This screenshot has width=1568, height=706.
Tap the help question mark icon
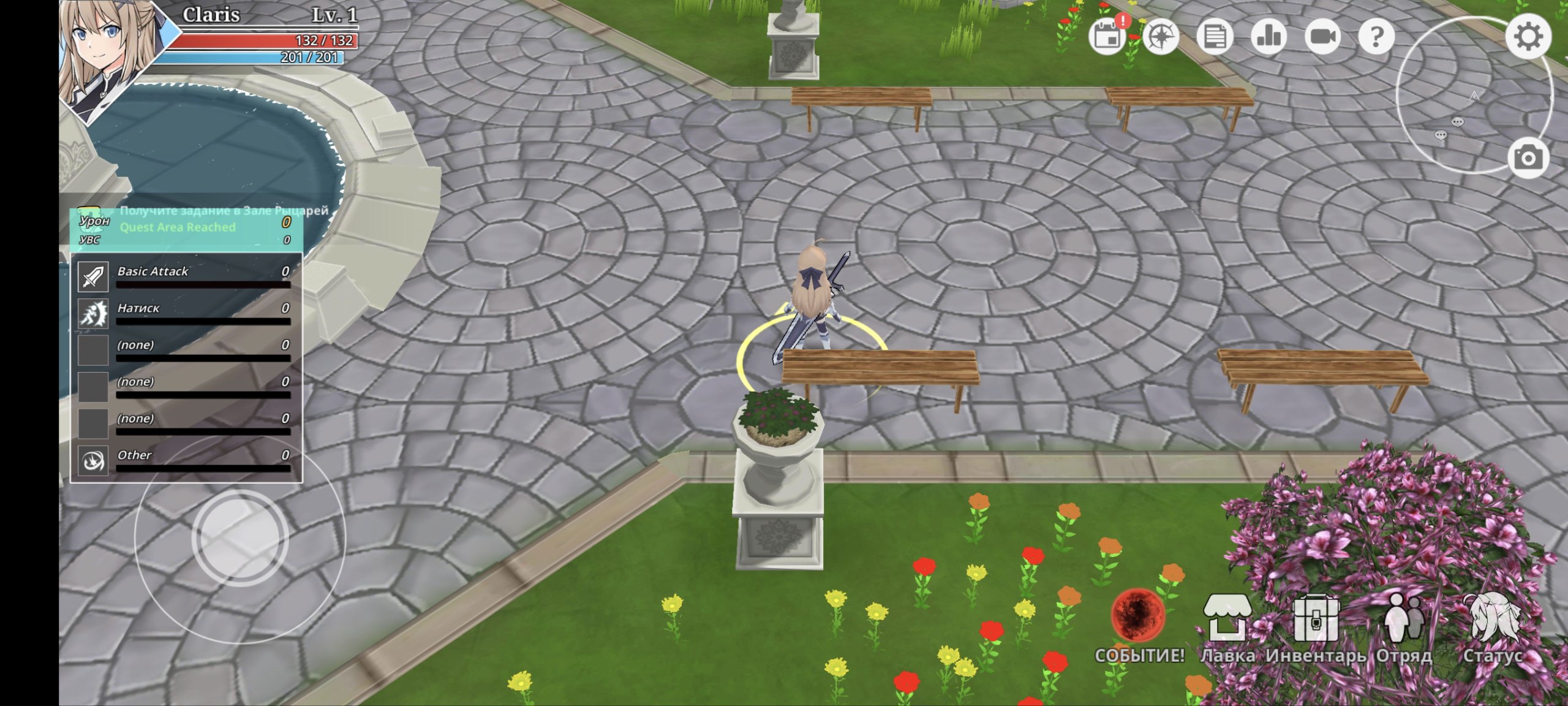click(1376, 37)
